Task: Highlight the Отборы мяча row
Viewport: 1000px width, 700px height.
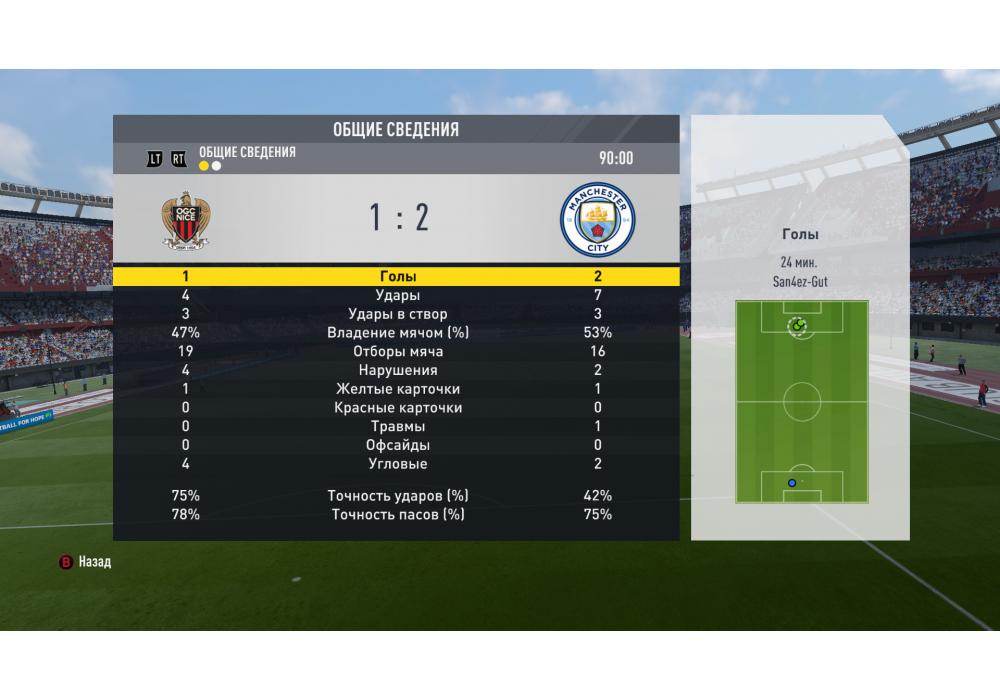Action: 397,352
